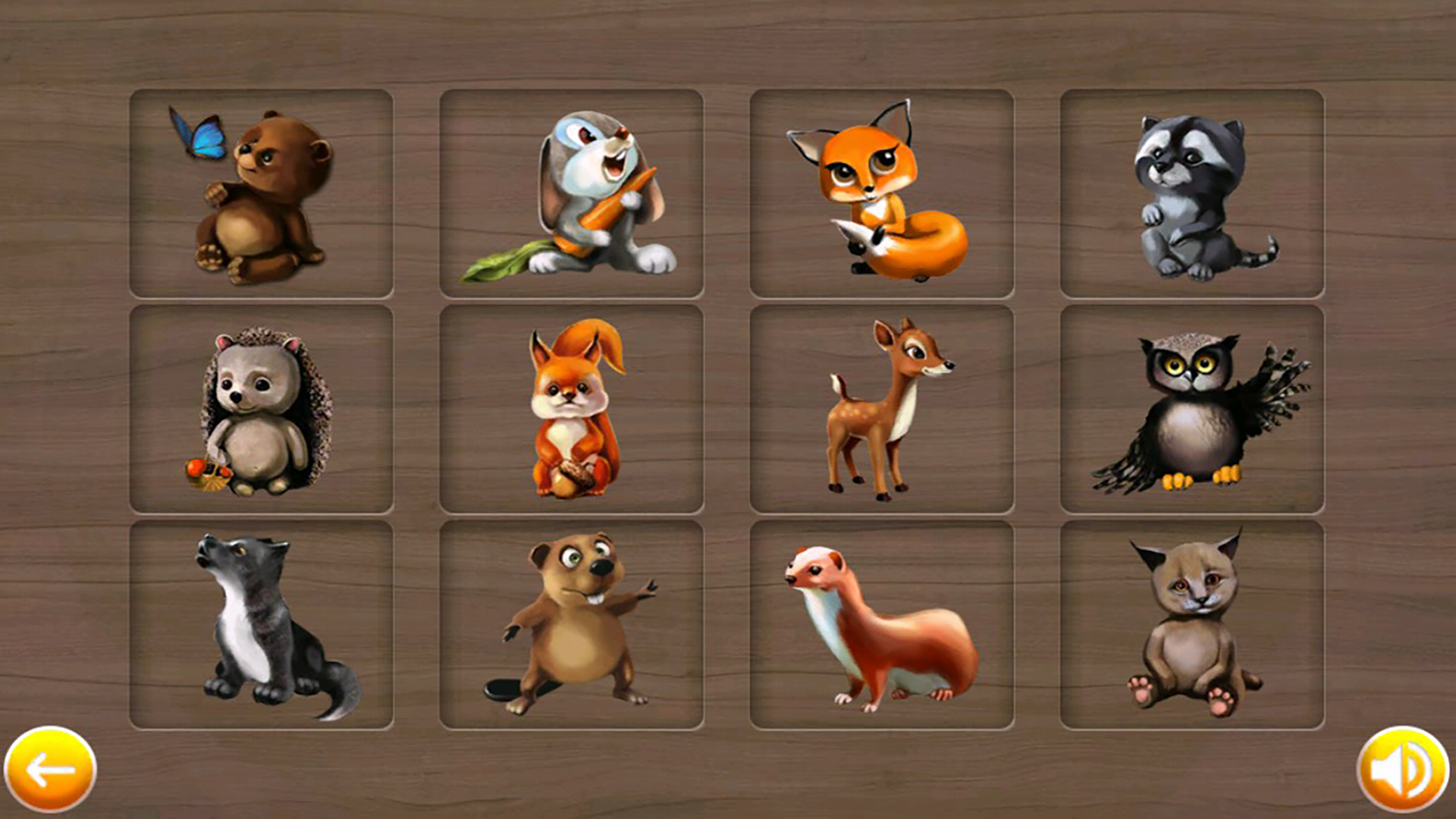
Task: Pick the squirrel holding an acorn
Action: coord(571,409)
